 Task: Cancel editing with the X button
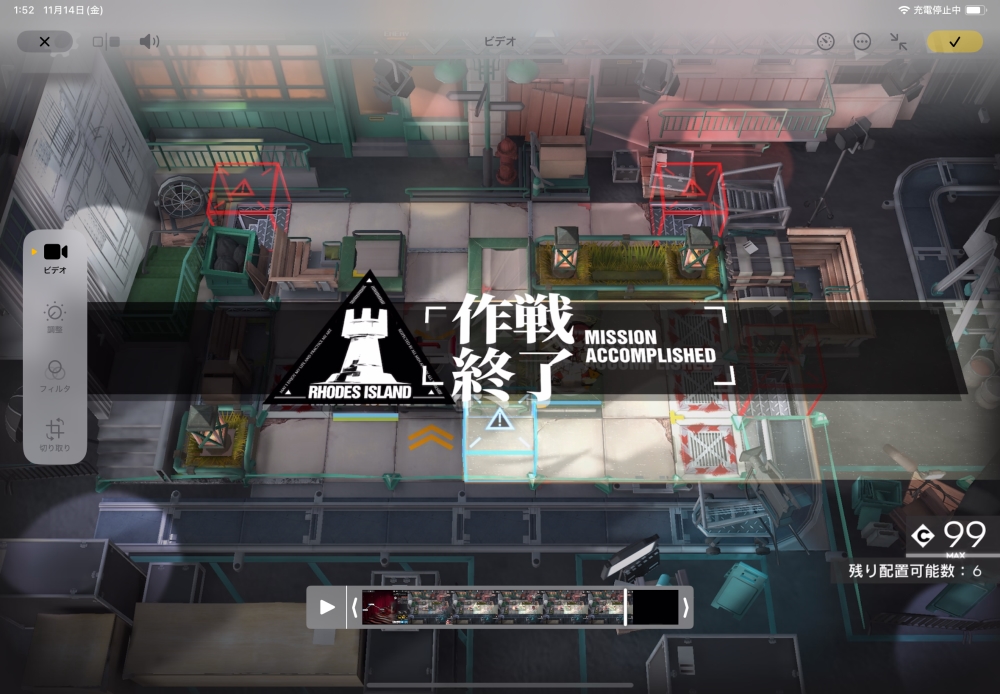44,42
